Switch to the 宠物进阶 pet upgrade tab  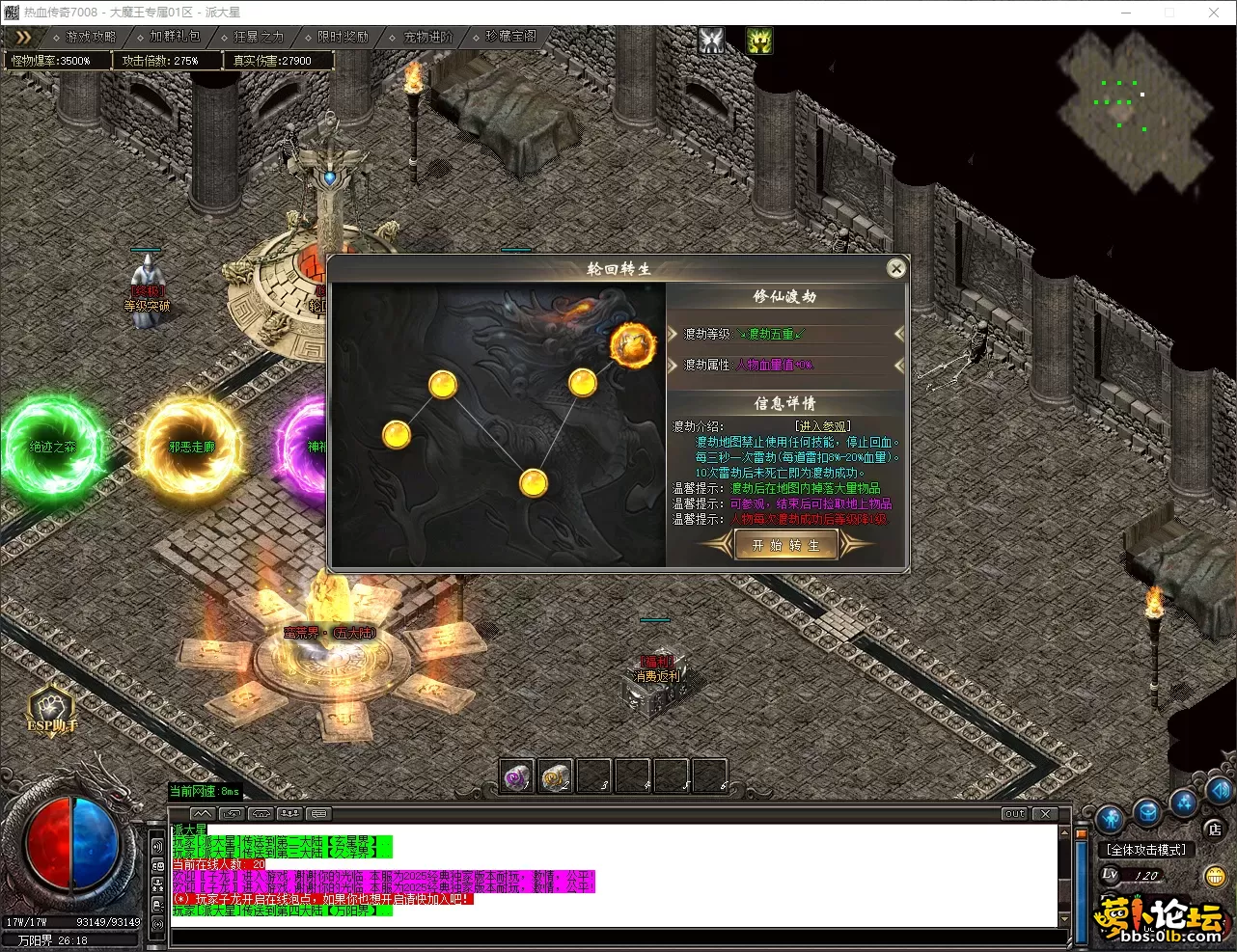coord(425,37)
